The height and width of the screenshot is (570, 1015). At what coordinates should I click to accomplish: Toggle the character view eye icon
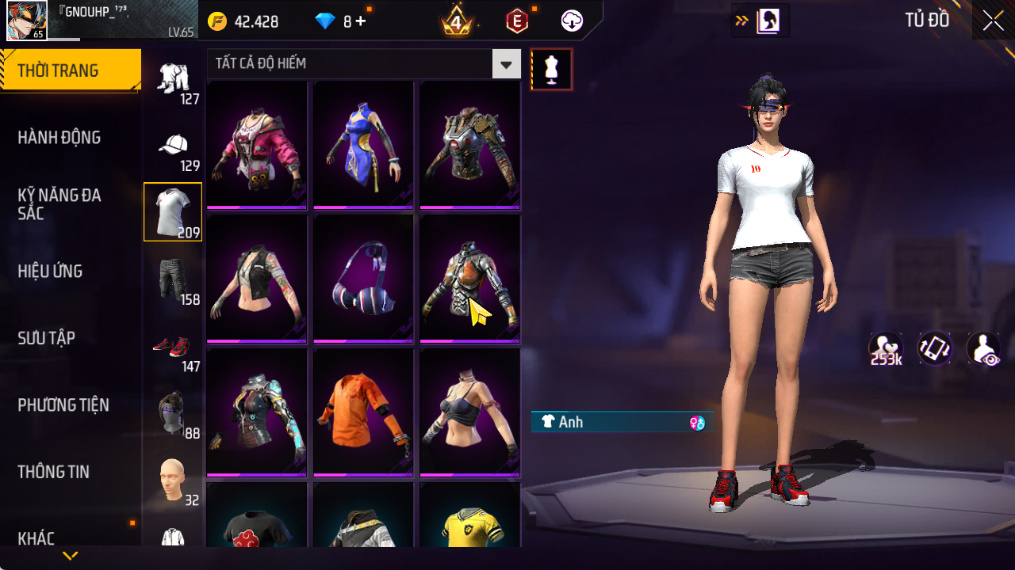pos(983,349)
